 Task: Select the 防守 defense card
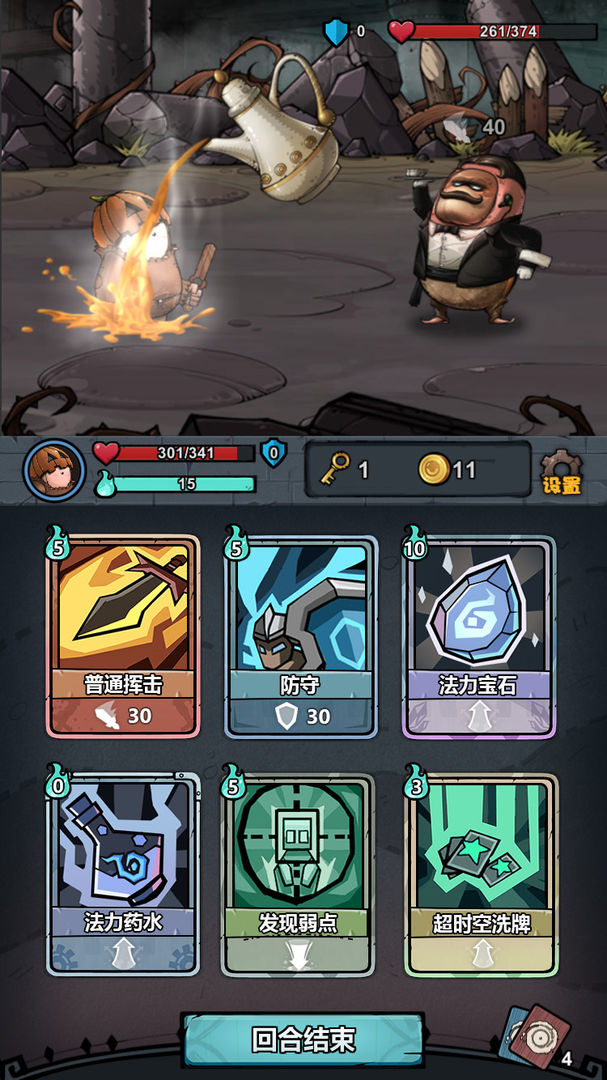(x=301, y=637)
